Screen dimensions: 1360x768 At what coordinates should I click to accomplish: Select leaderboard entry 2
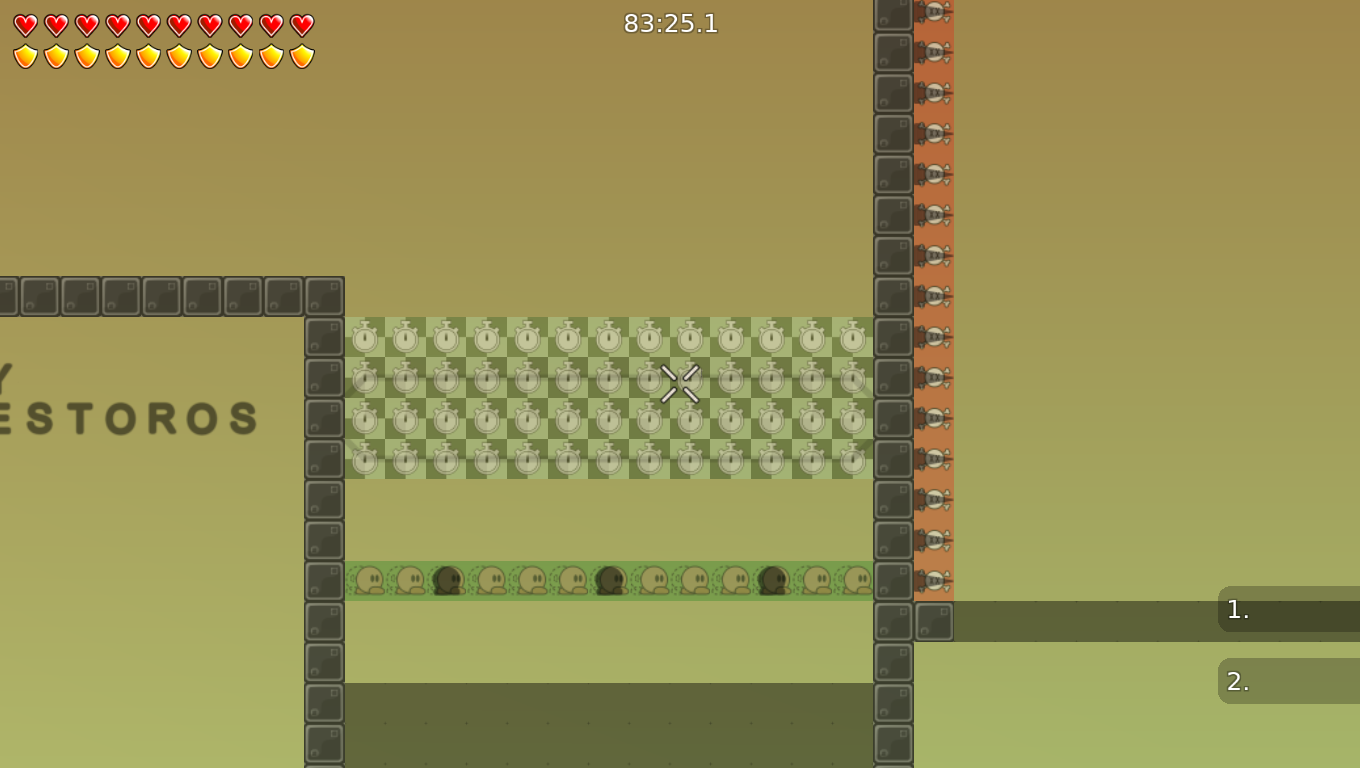[1290, 681]
